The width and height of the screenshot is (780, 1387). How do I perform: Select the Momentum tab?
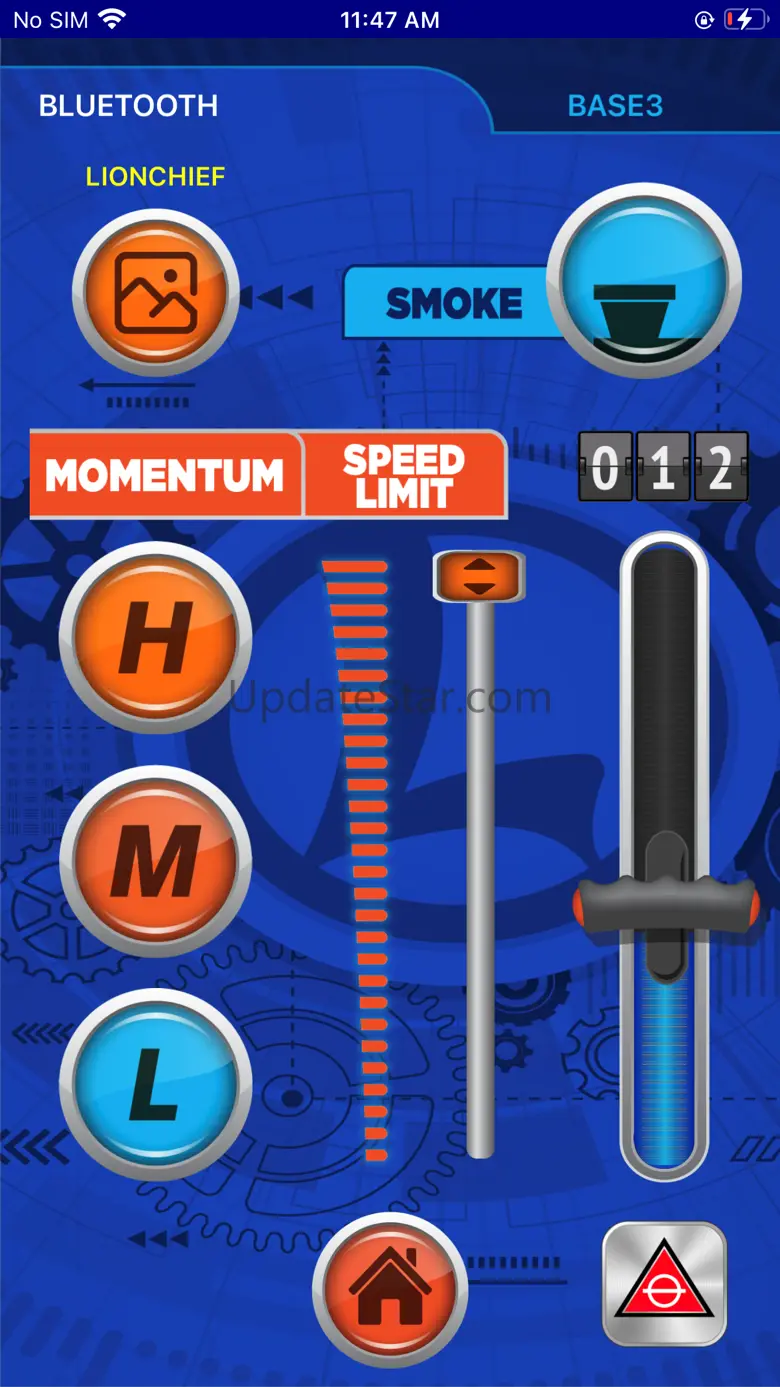point(165,475)
